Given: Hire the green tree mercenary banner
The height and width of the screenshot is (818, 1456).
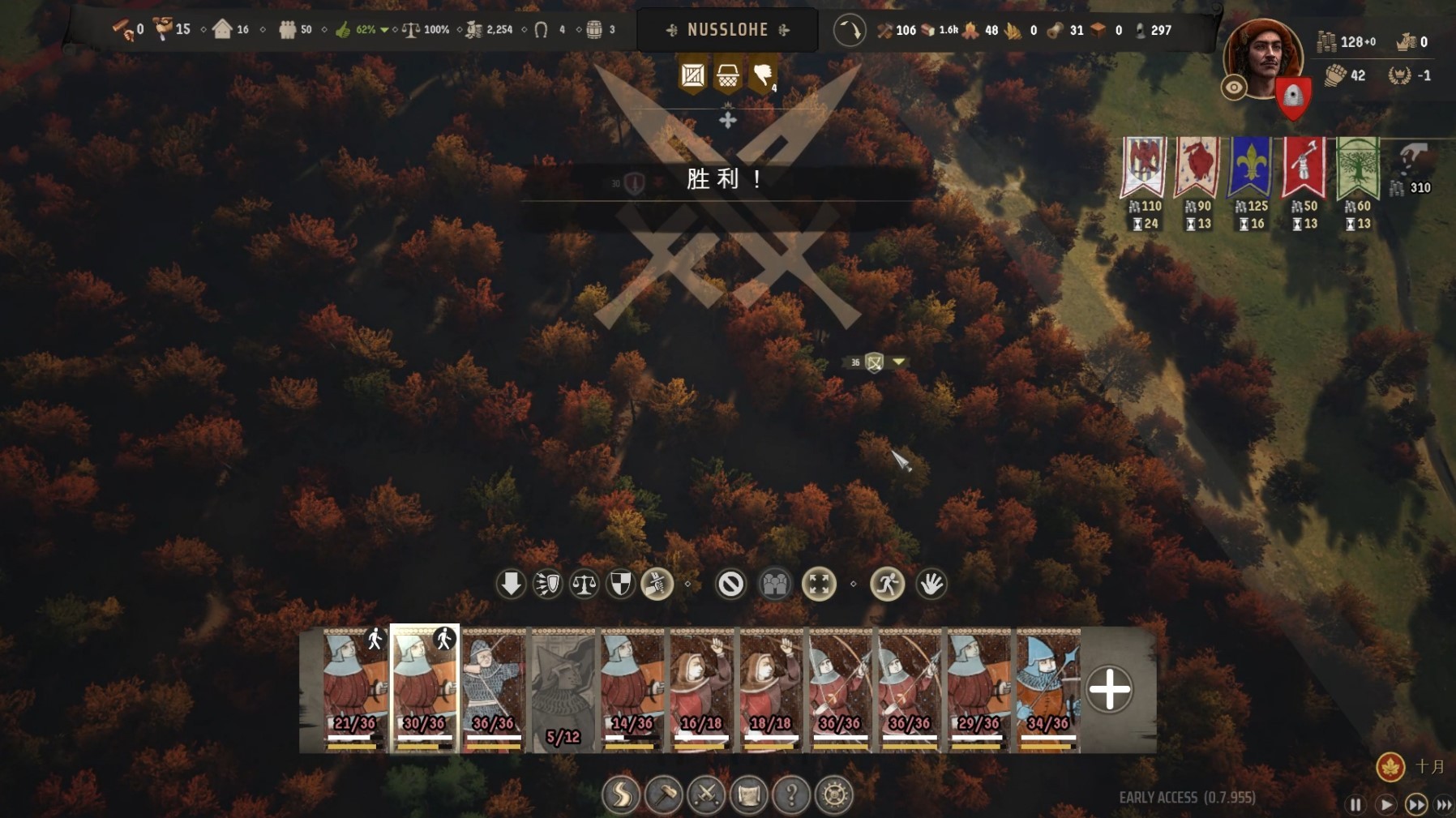Looking at the screenshot, I should pyautogui.click(x=1357, y=169).
